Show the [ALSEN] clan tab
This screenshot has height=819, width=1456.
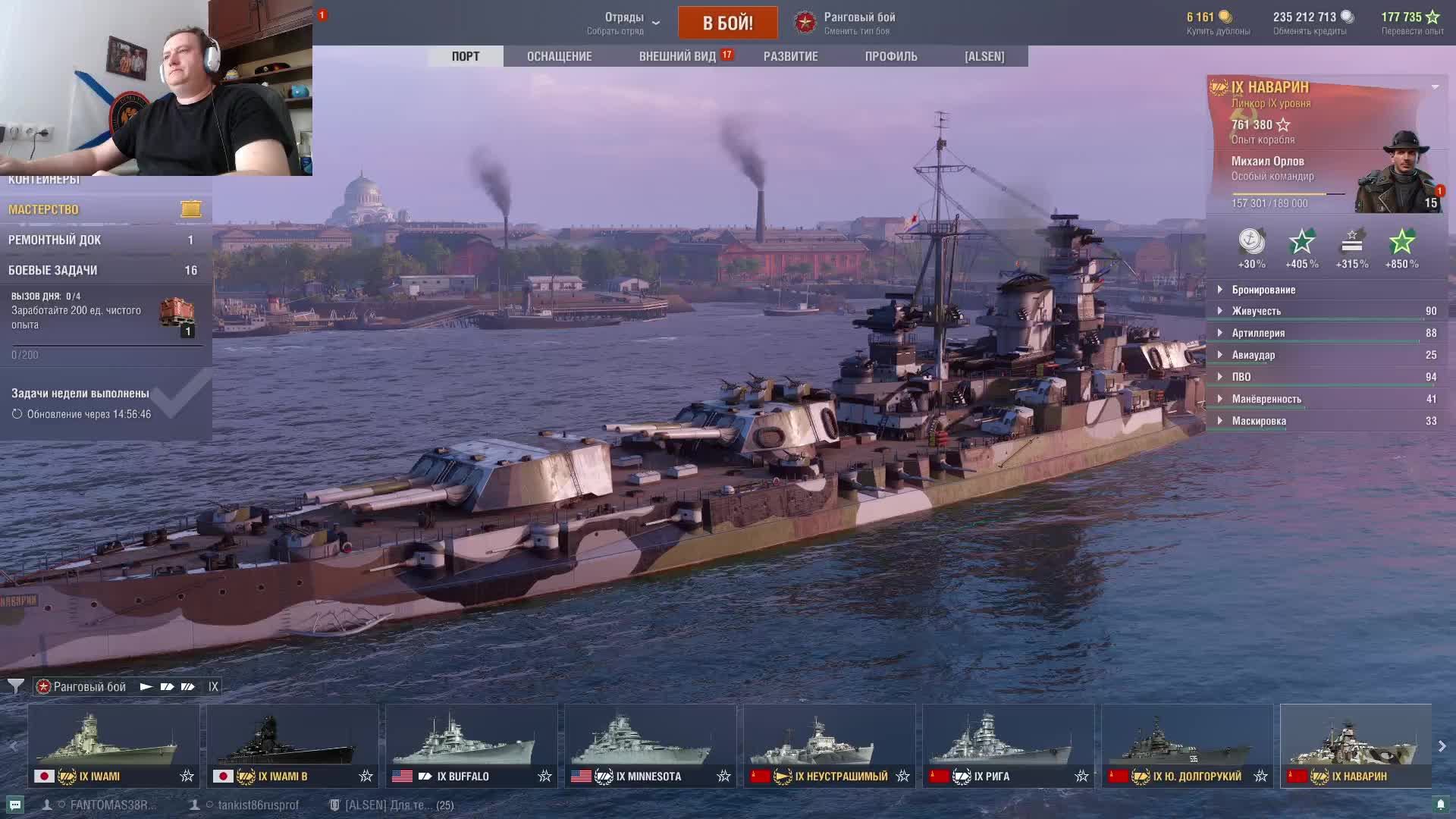[984, 56]
